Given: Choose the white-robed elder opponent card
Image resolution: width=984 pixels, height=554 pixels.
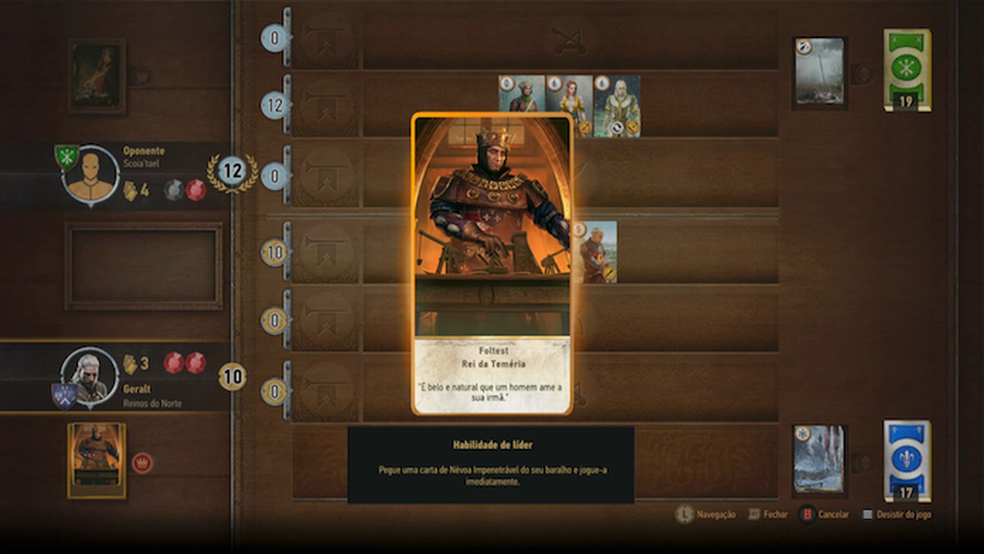Looking at the screenshot, I should pyautogui.click(x=617, y=106).
